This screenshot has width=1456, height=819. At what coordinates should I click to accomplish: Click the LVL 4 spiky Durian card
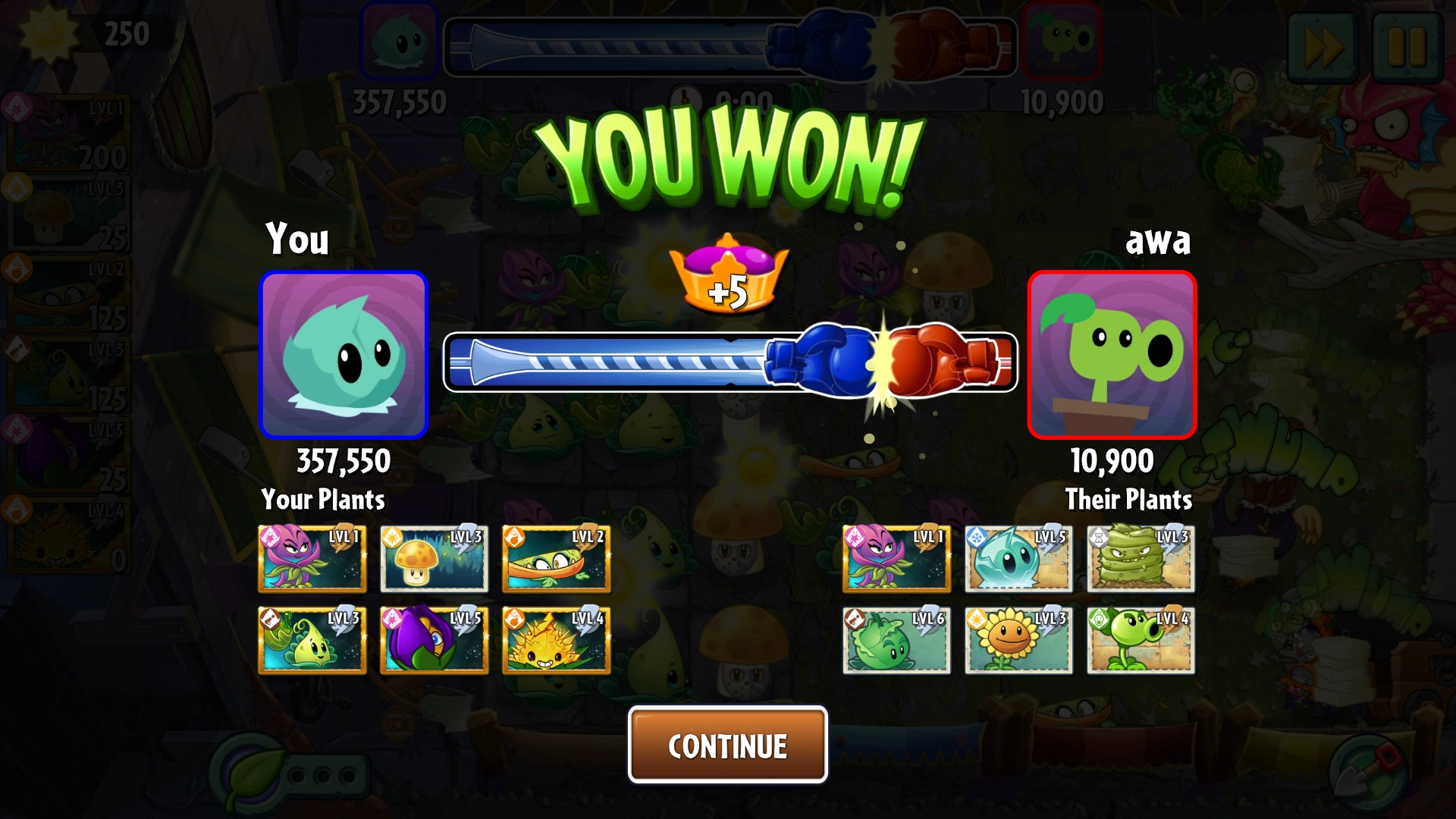point(554,641)
